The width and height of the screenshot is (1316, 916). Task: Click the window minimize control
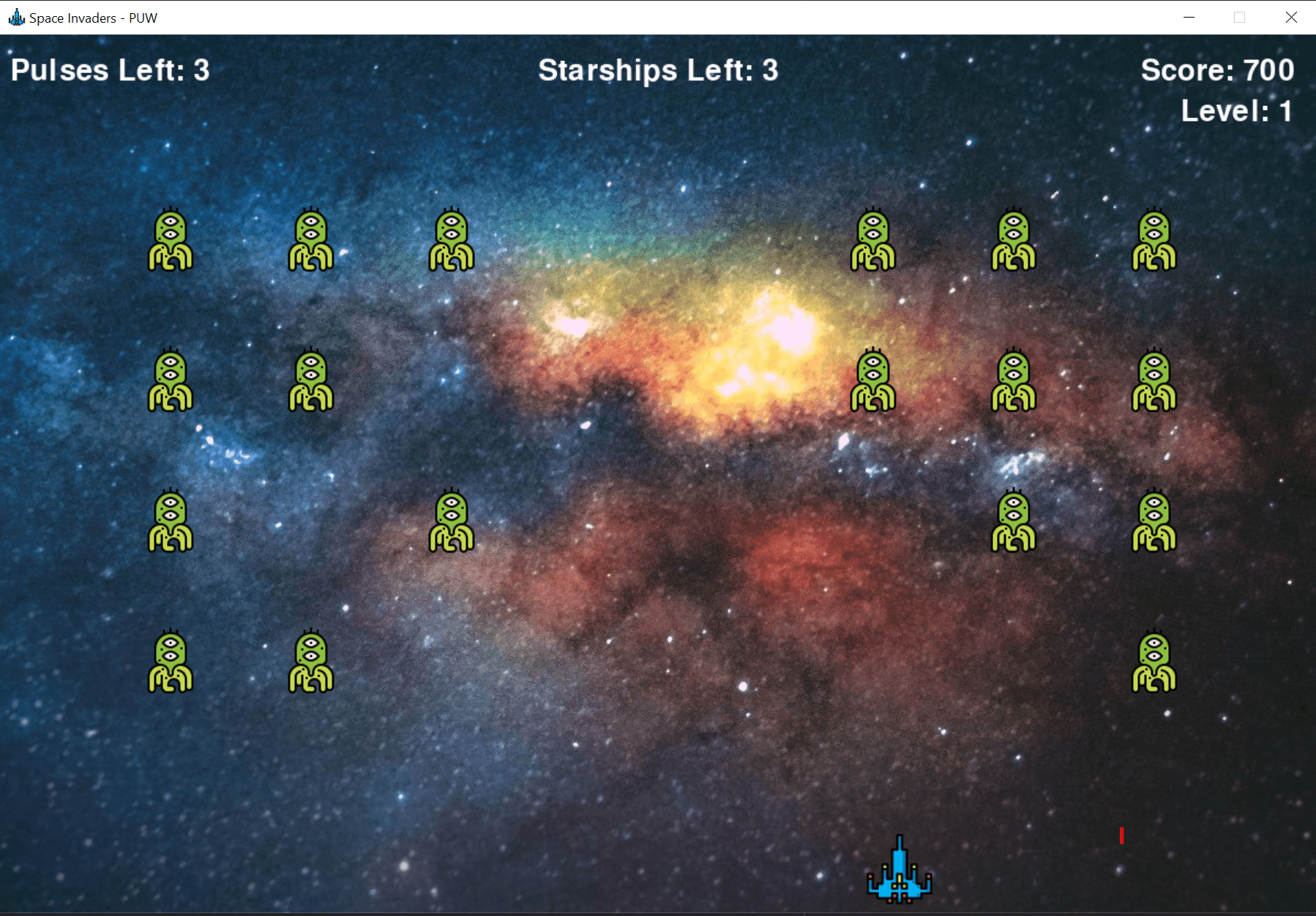tap(1187, 17)
